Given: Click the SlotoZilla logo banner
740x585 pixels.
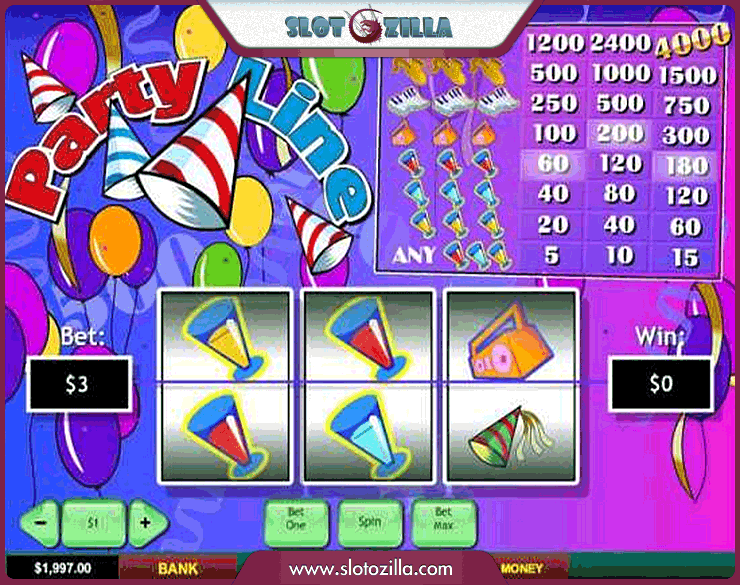Looking at the screenshot, I should click(367, 25).
